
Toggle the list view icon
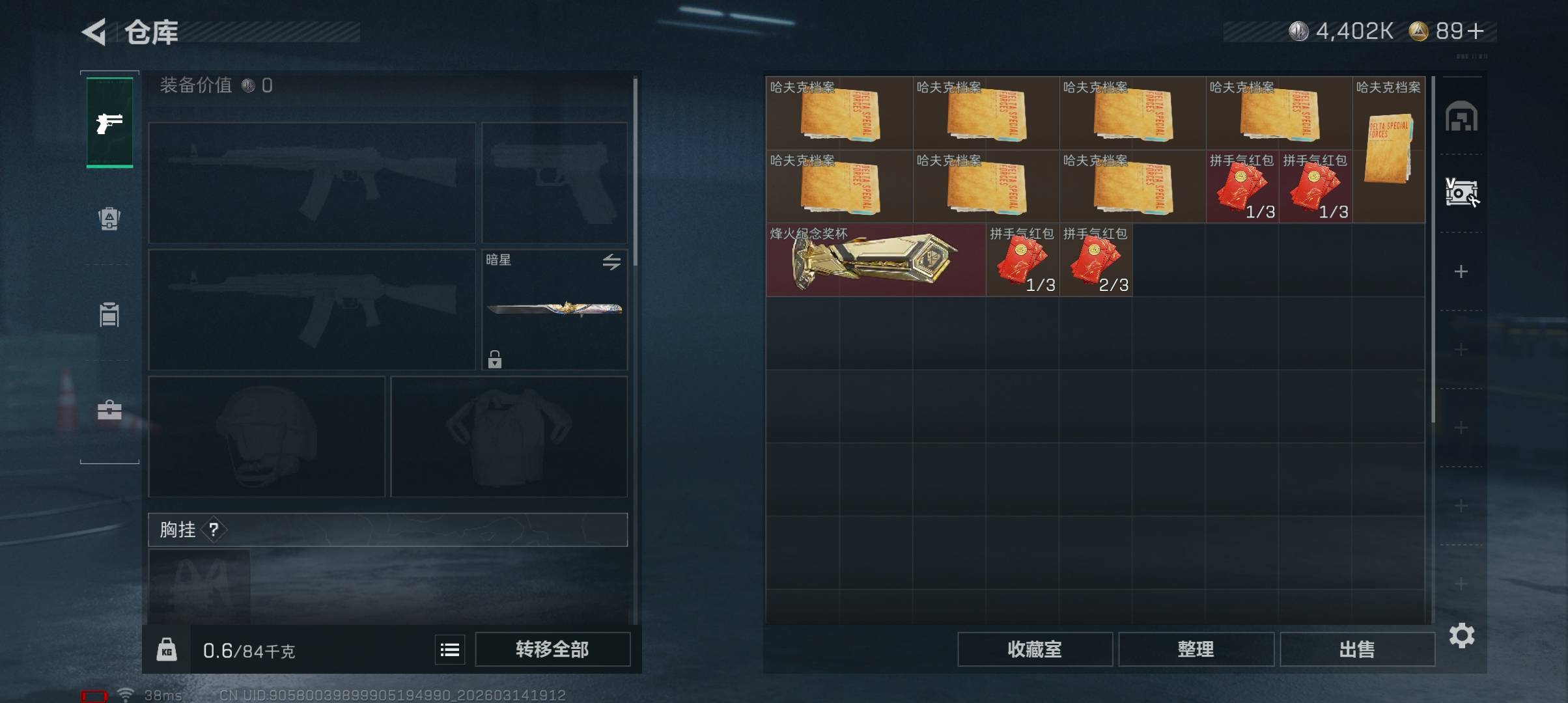coord(450,650)
